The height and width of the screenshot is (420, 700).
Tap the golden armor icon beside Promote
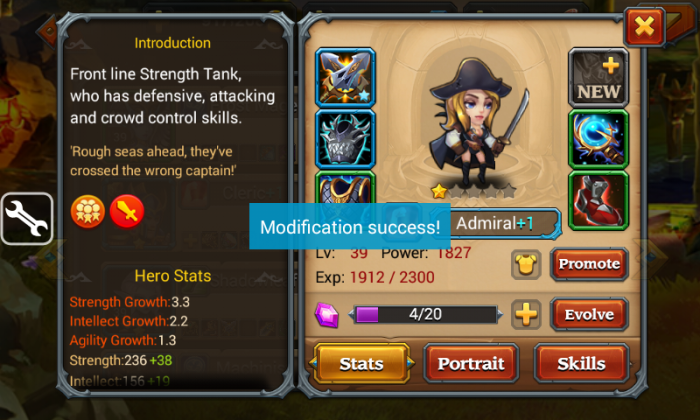[x=526, y=264]
